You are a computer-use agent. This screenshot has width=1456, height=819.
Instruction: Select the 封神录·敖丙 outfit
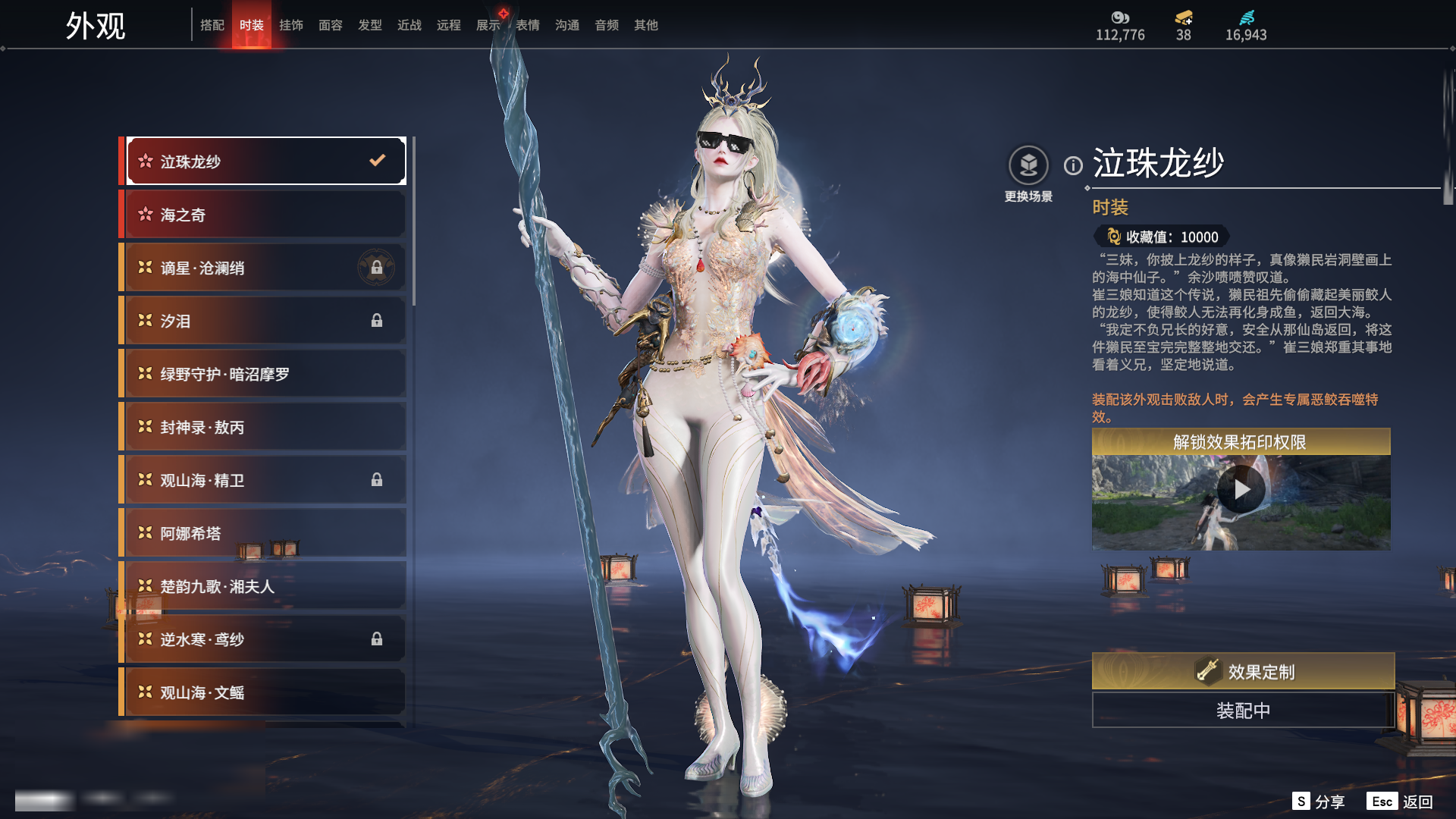[264, 427]
